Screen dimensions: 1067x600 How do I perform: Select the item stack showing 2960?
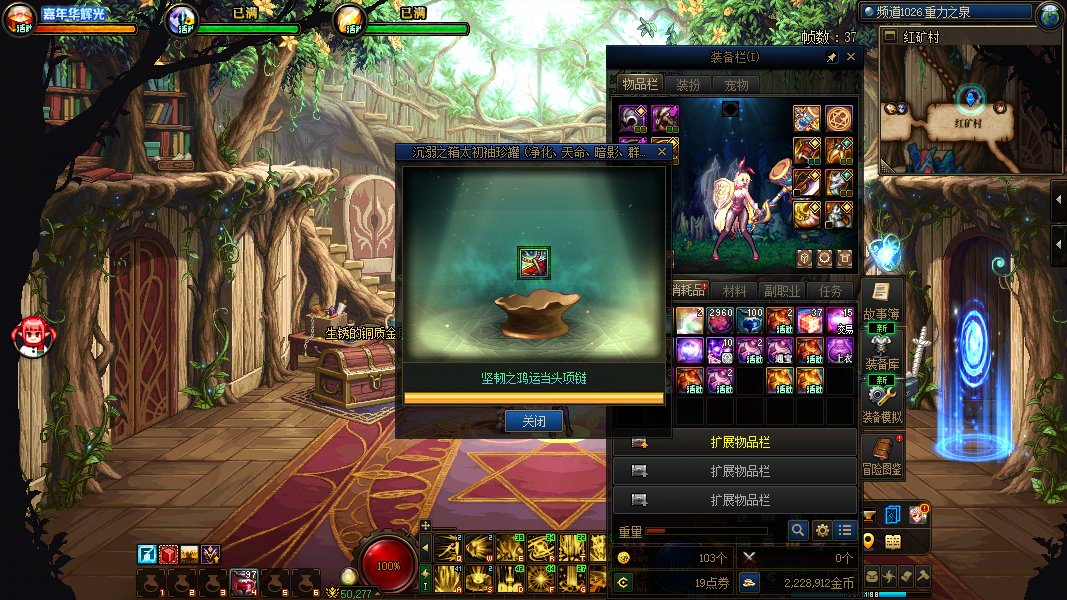(720, 321)
